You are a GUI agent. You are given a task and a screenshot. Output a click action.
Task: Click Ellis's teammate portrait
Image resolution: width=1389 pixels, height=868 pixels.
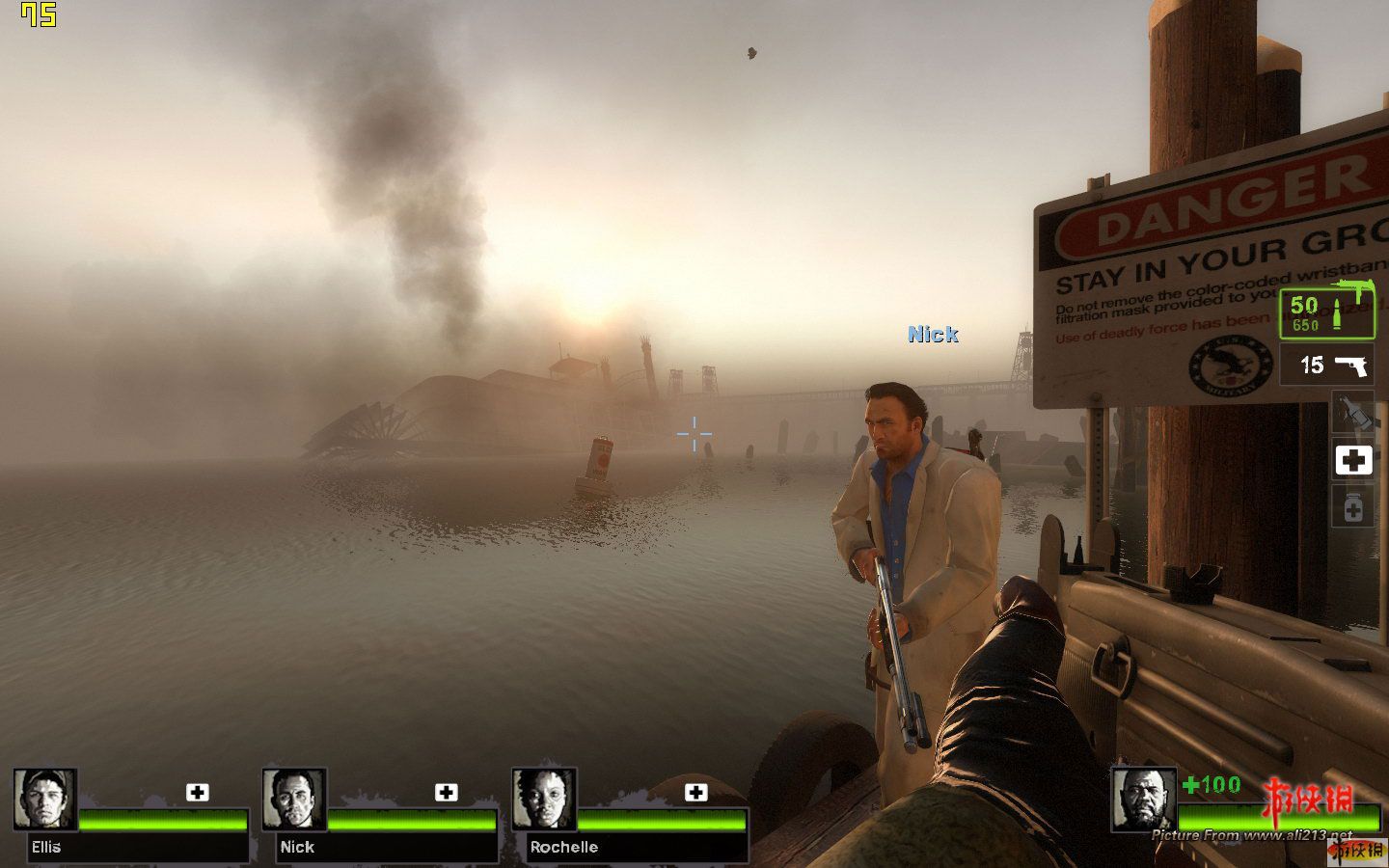tap(45, 800)
